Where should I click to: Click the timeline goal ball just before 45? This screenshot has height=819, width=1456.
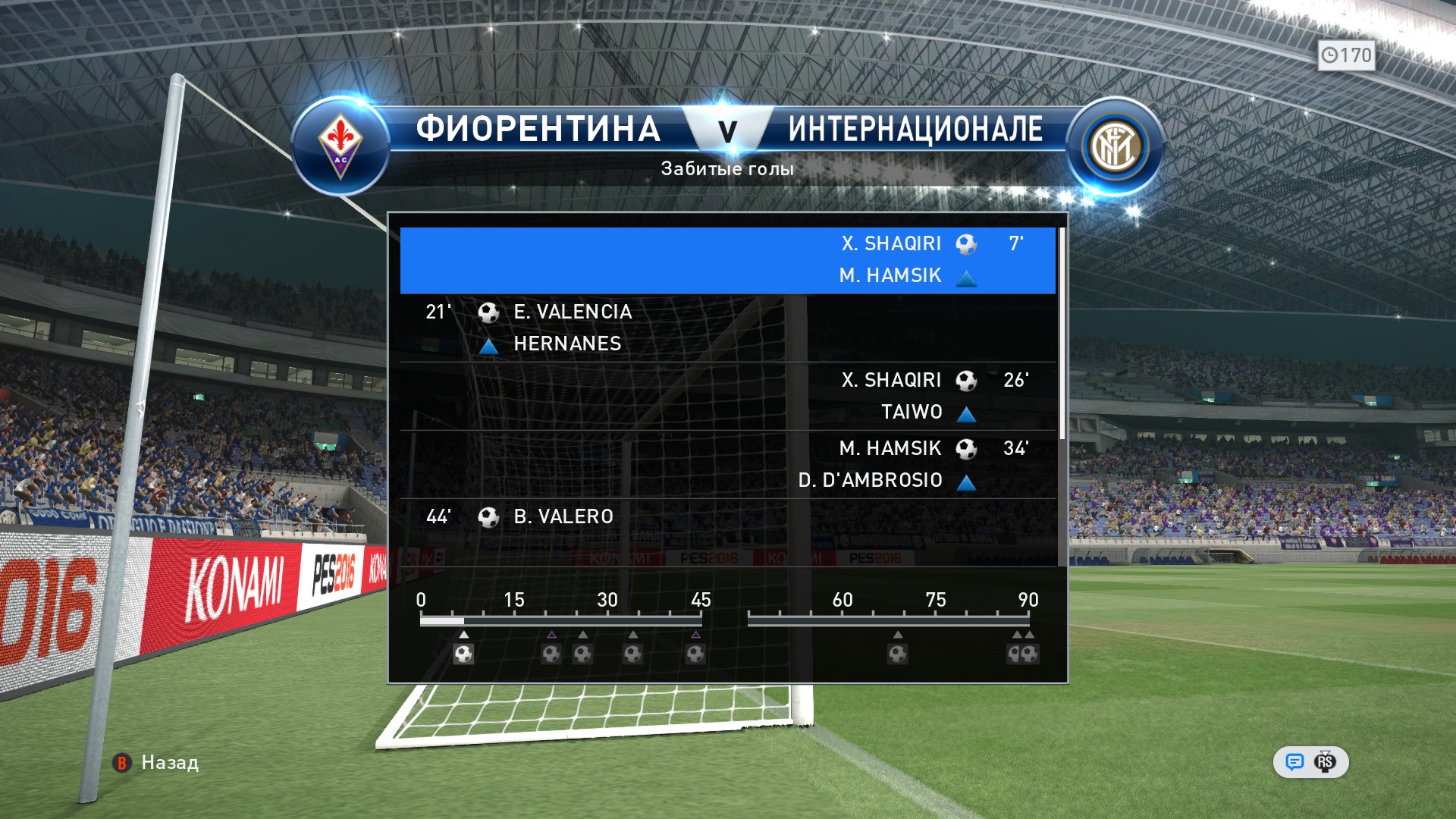[695, 654]
